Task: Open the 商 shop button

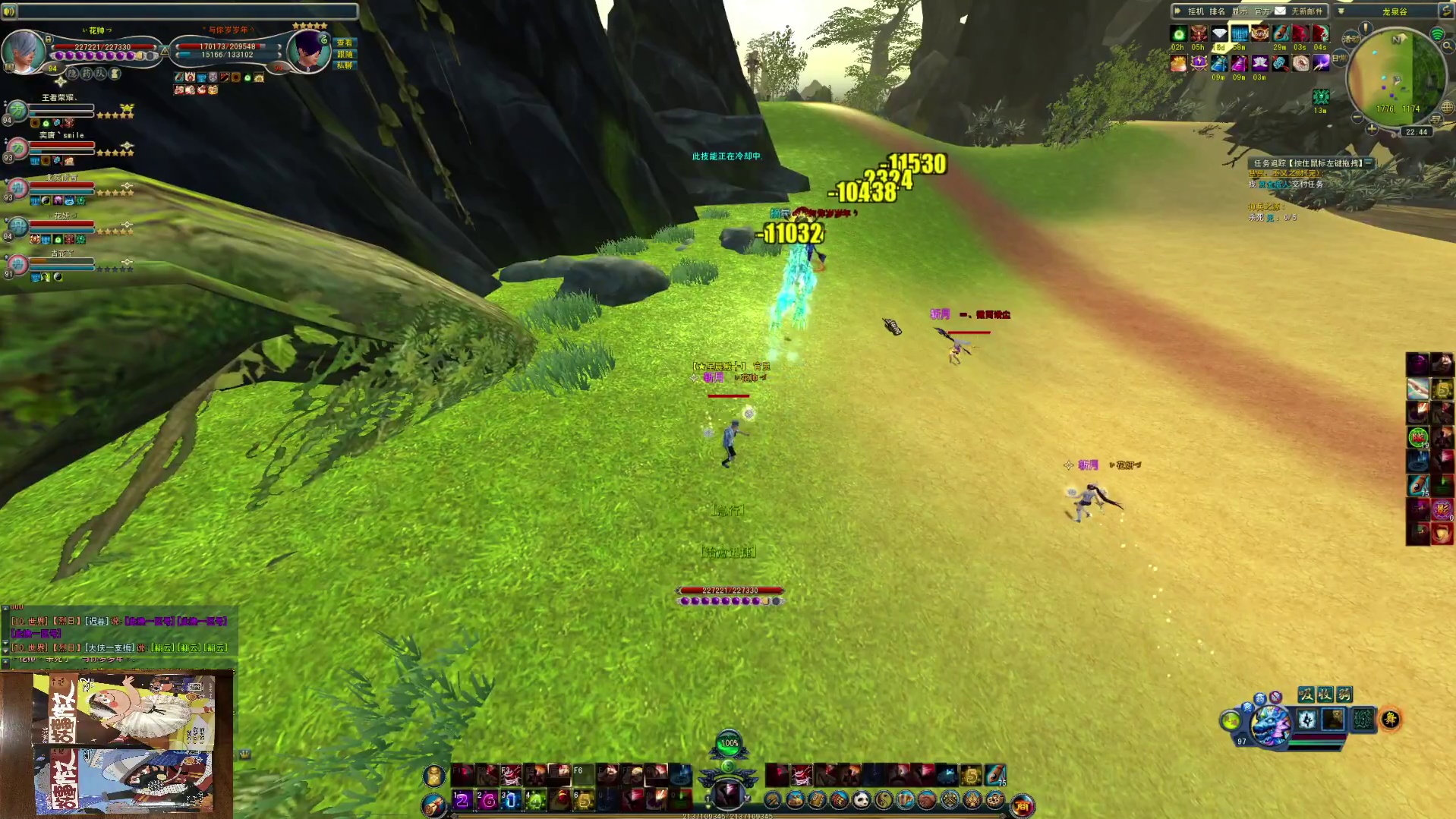Action: click(1023, 806)
